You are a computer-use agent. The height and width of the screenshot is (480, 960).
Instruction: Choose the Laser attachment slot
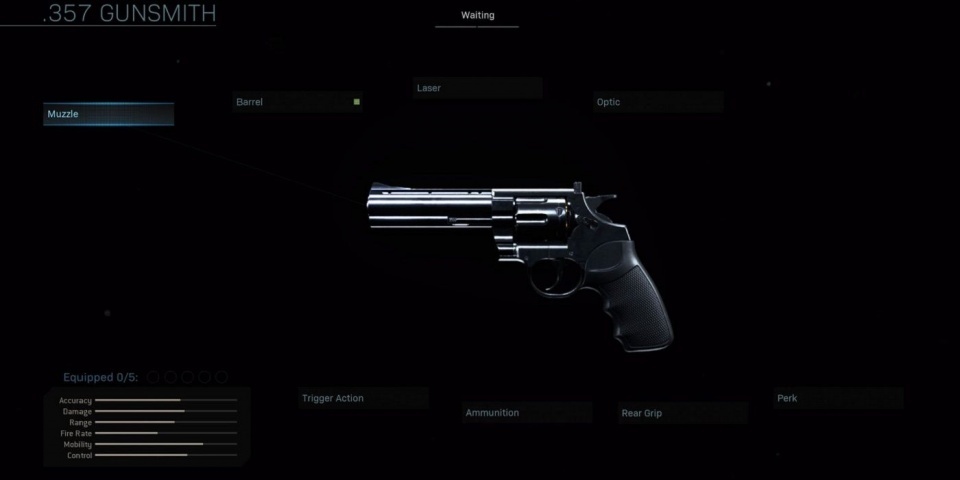coord(477,88)
